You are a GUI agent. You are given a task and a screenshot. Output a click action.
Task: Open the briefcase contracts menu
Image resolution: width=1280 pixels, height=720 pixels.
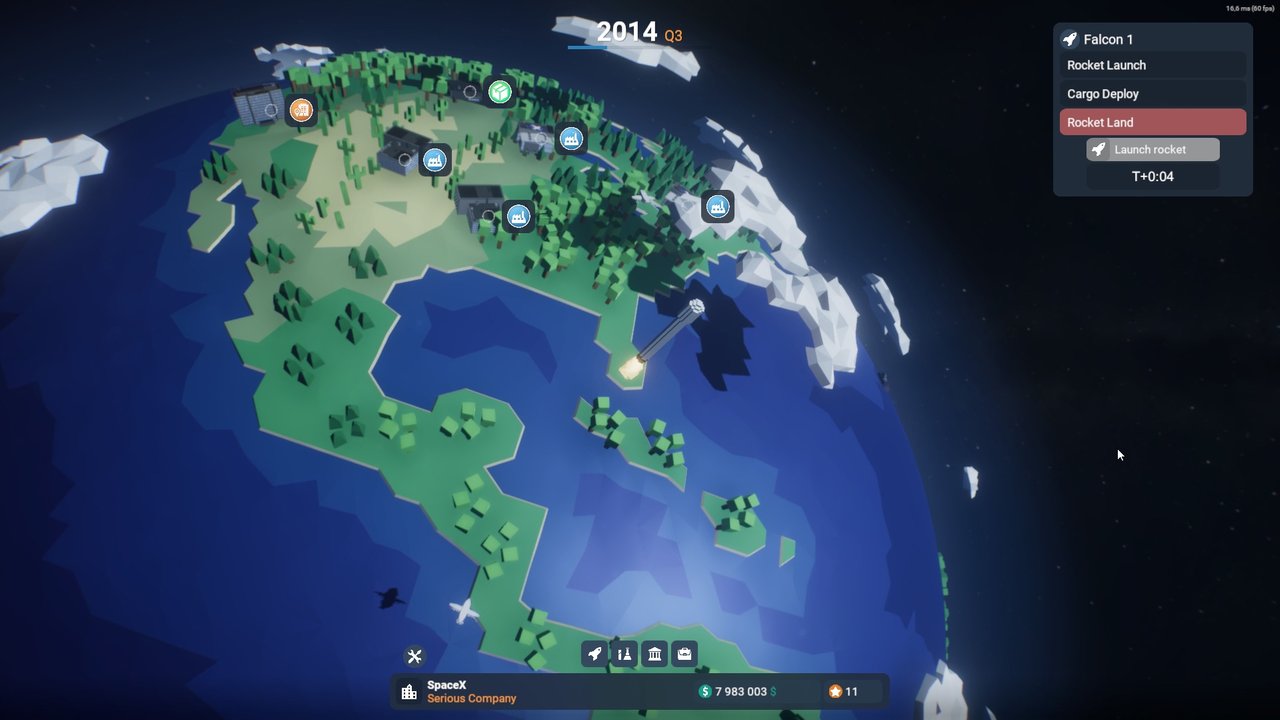tap(685, 654)
